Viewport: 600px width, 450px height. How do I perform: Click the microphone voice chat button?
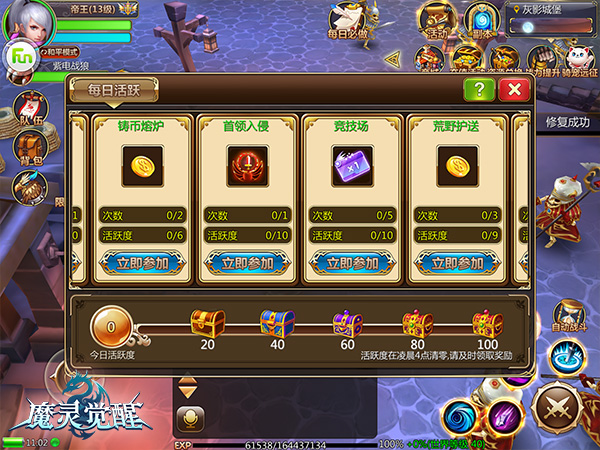tap(187, 418)
